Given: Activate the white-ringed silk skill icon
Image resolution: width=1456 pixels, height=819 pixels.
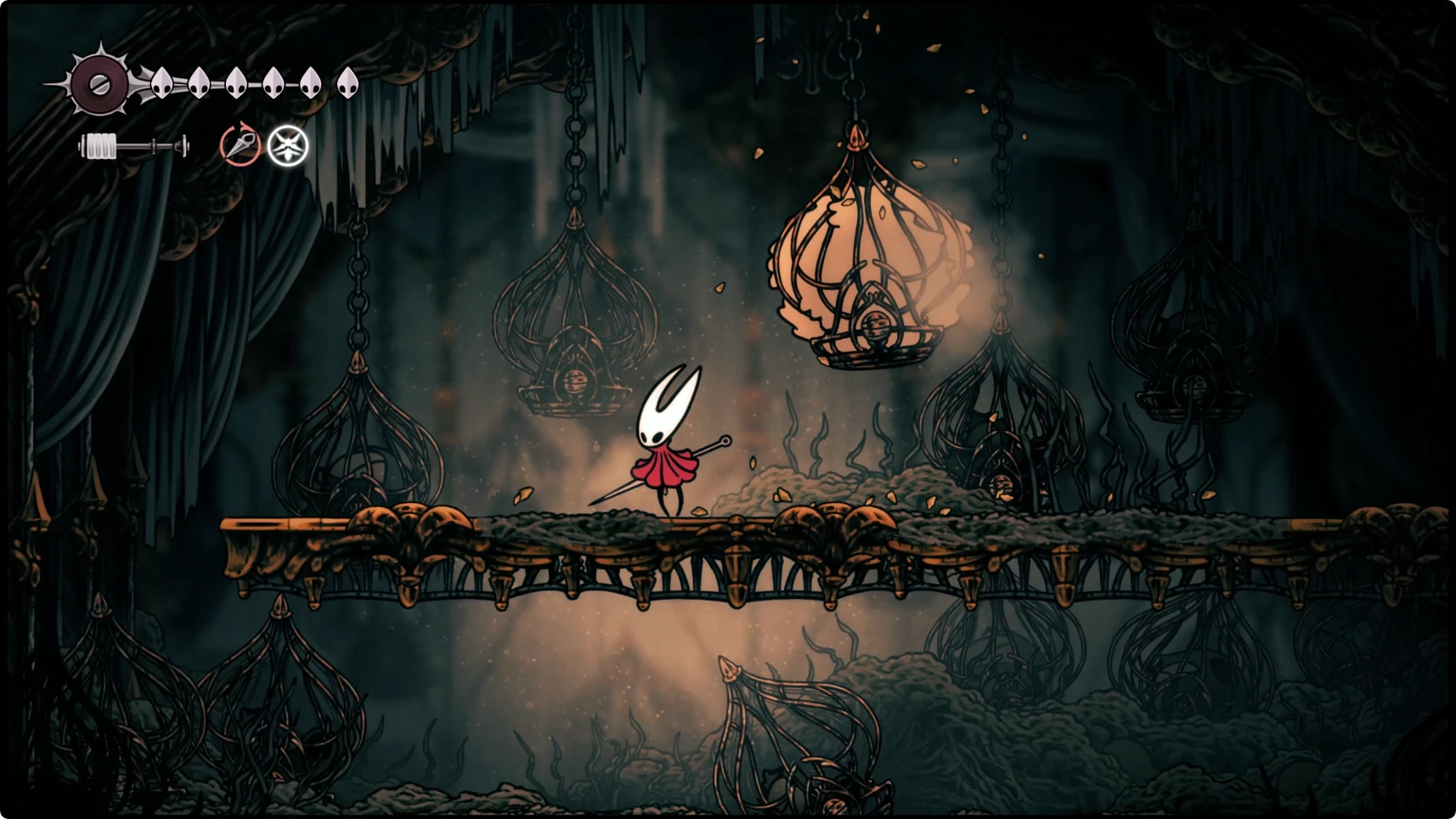Looking at the screenshot, I should [288, 145].
